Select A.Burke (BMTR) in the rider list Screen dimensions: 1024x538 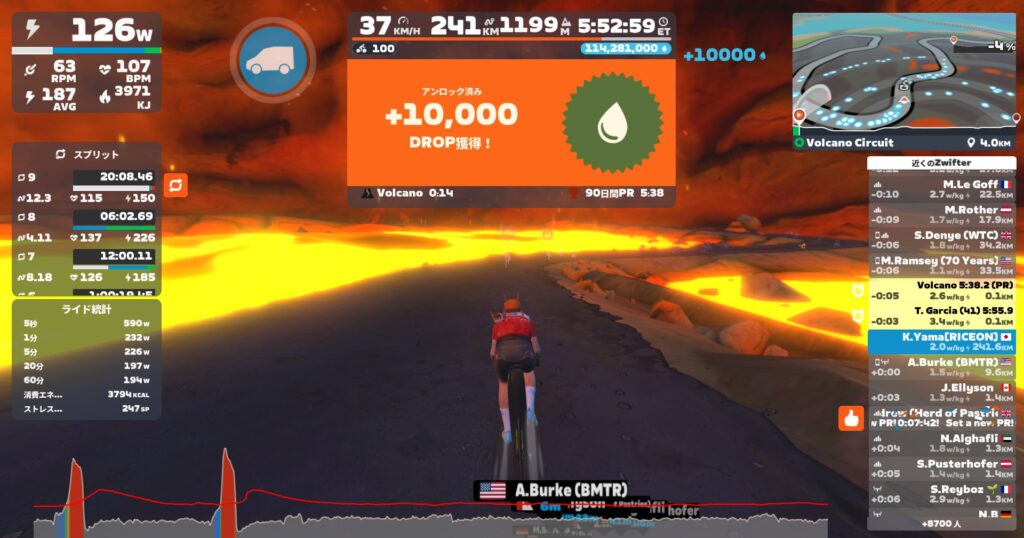click(x=941, y=367)
